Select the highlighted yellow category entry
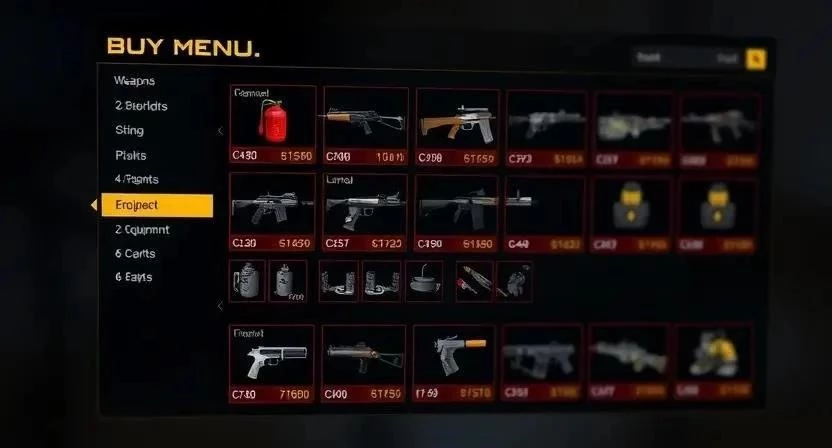The width and height of the screenshot is (832, 448). [x=156, y=205]
